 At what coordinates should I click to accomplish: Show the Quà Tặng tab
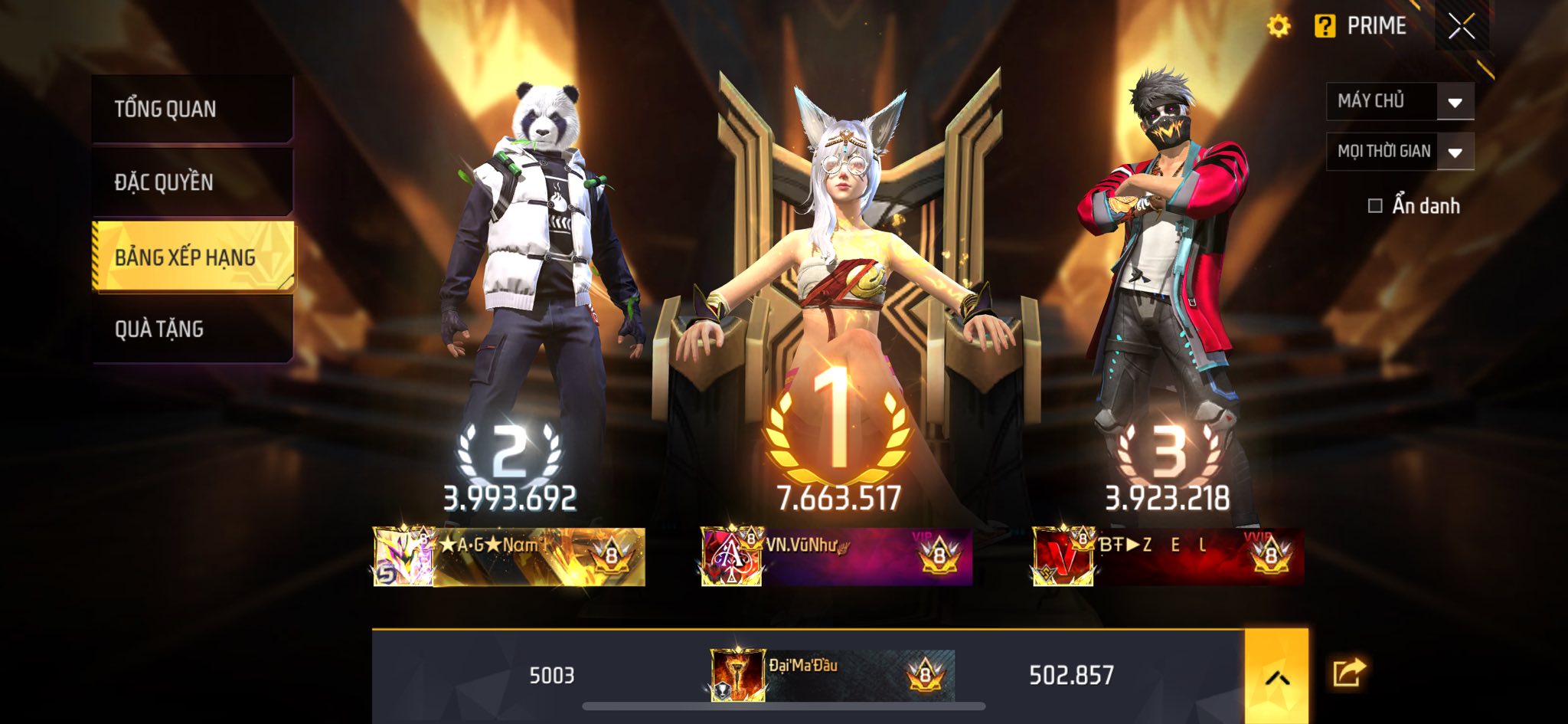[191, 329]
